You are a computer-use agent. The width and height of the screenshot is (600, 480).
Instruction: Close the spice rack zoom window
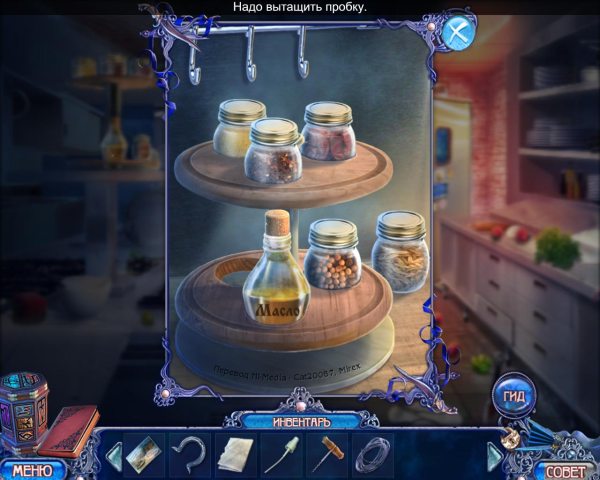pos(459,32)
